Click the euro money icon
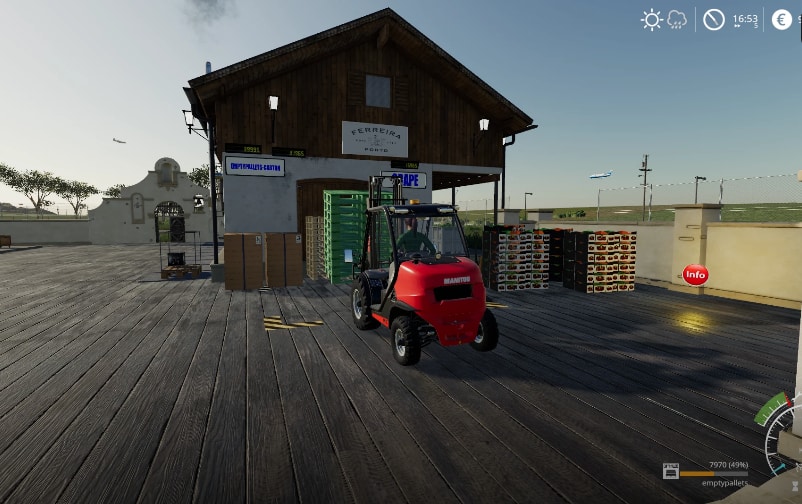 click(x=781, y=19)
